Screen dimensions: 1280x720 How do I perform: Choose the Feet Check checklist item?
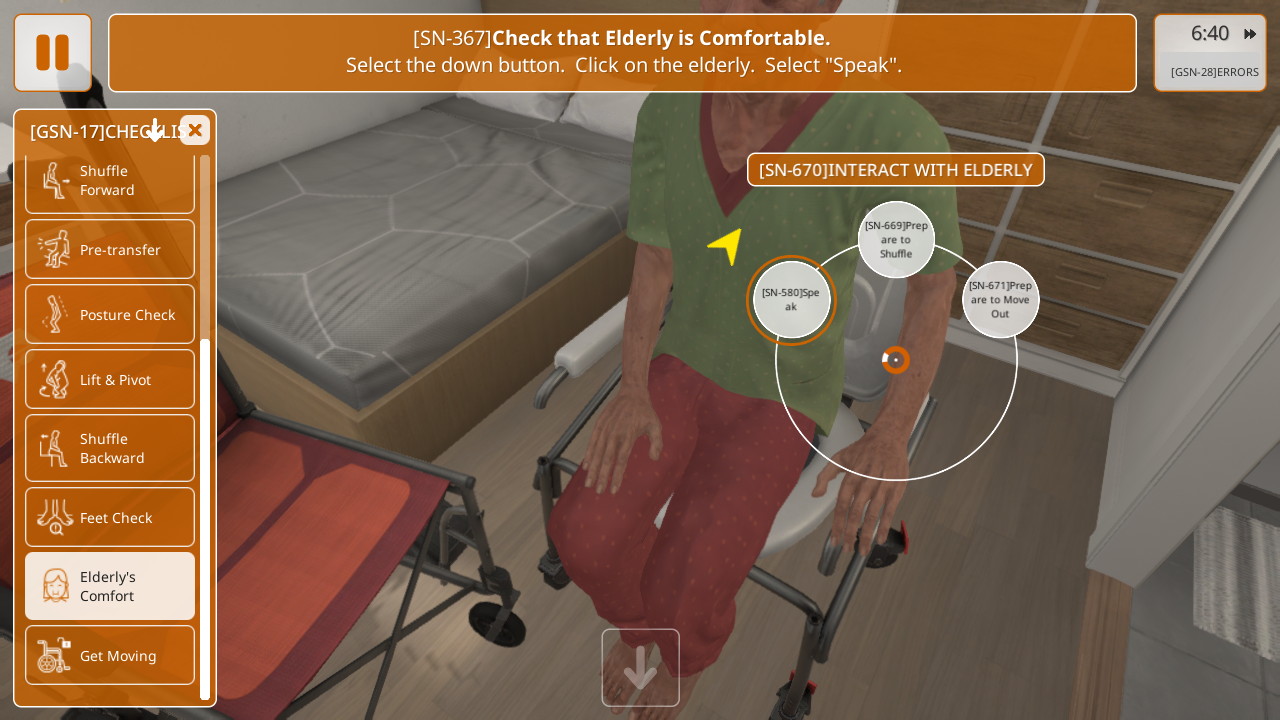(x=110, y=517)
